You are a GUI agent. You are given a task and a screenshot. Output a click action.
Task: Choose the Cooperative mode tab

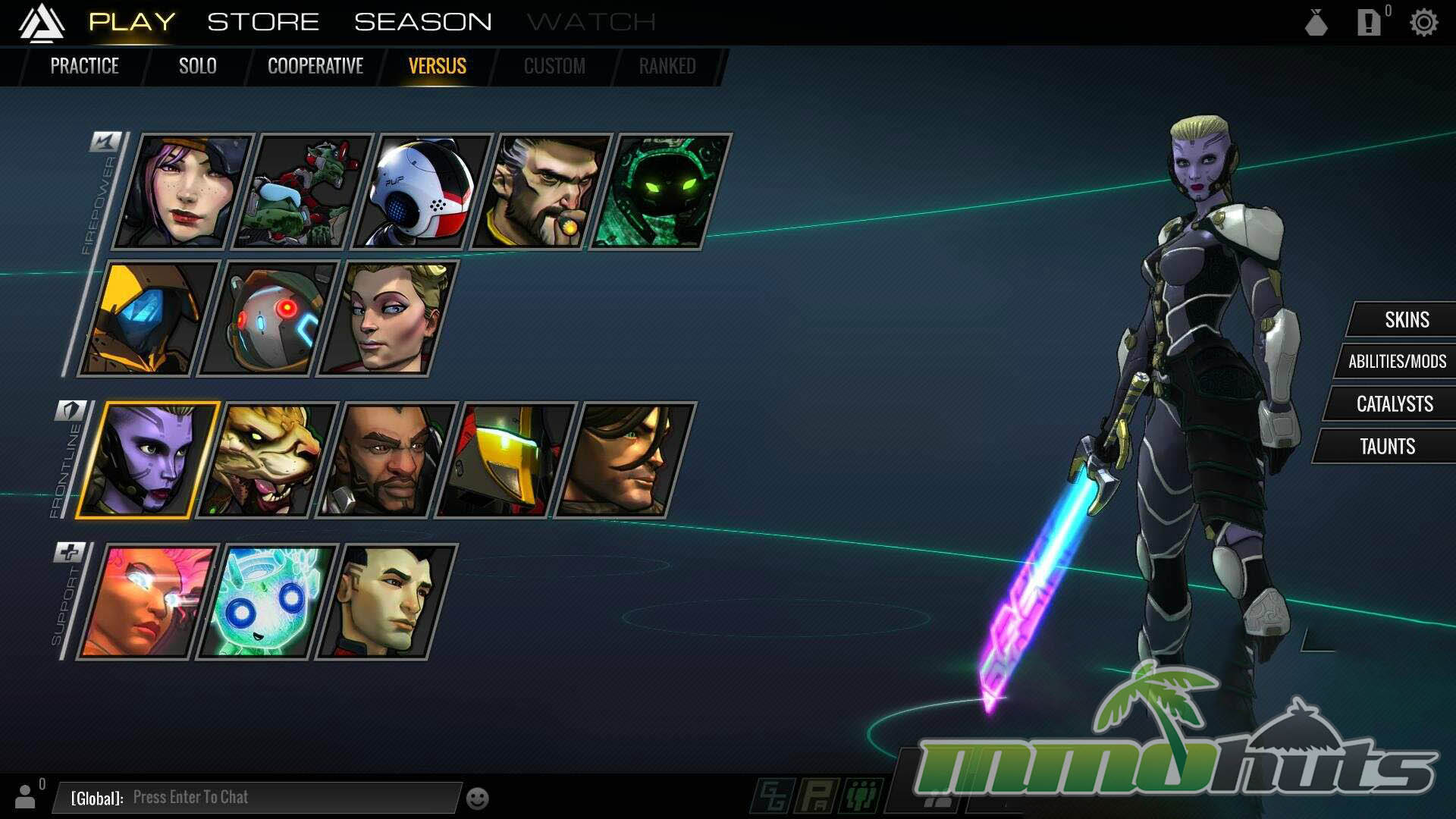click(x=315, y=66)
